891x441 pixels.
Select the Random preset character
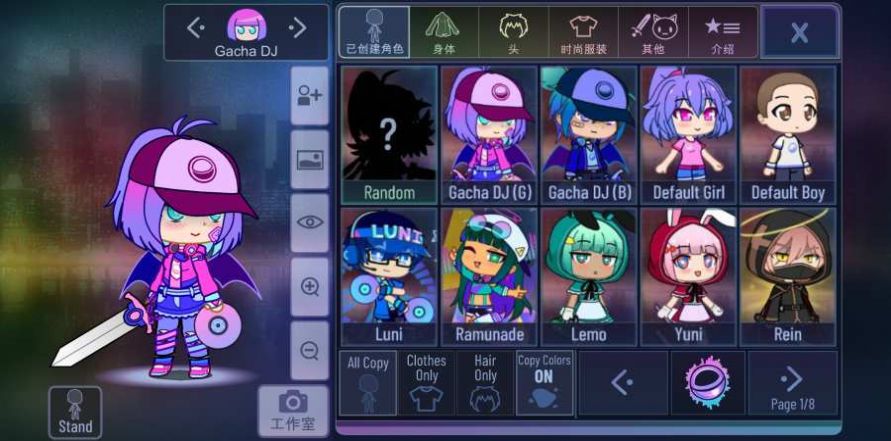(x=389, y=135)
